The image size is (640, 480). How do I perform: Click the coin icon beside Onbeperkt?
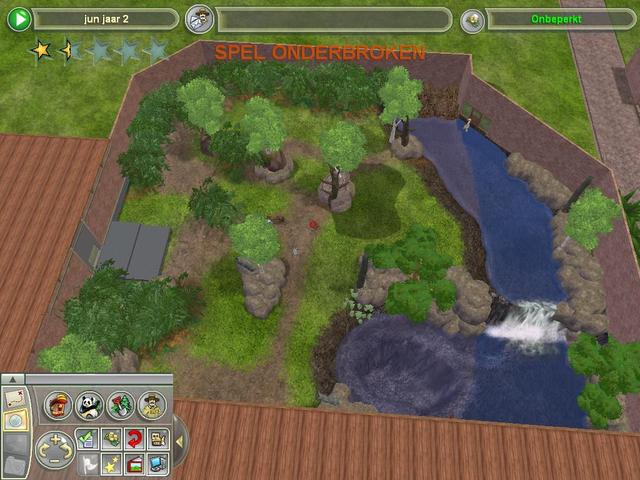(473, 19)
